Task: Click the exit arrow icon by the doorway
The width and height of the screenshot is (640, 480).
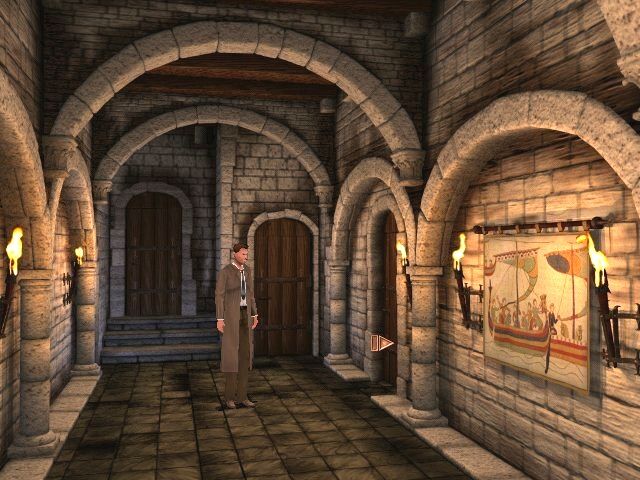Action: click(381, 344)
